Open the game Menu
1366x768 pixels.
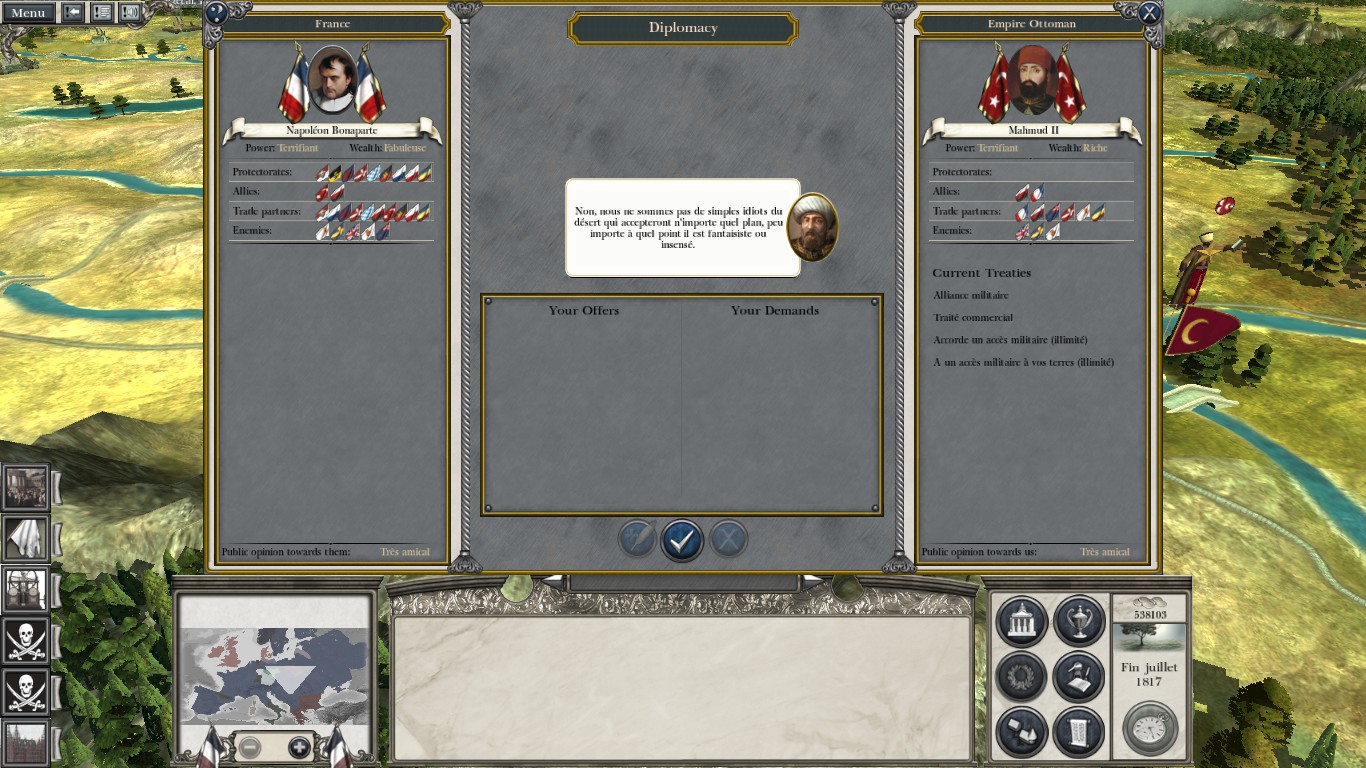coord(28,13)
